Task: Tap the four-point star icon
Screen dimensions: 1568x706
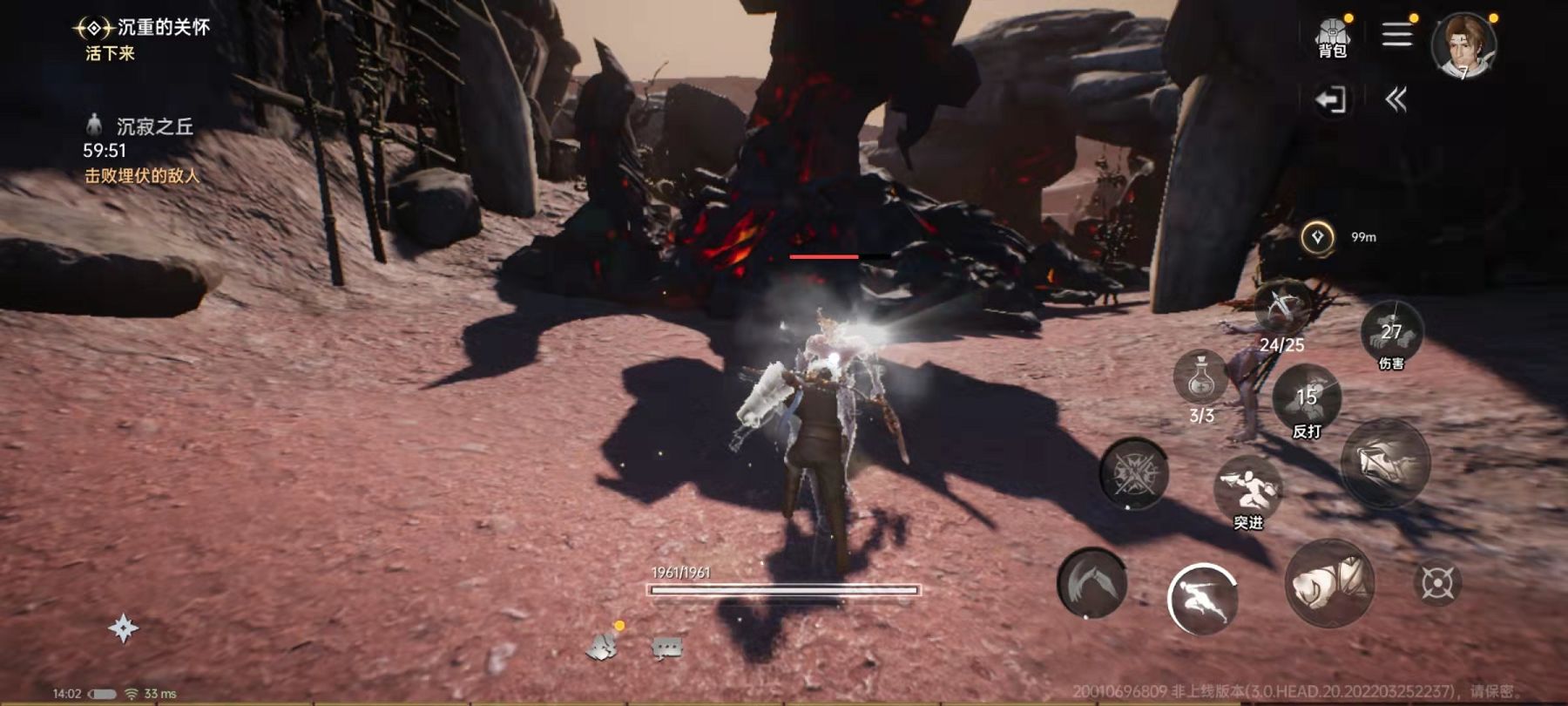Action: pyautogui.click(x=123, y=628)
